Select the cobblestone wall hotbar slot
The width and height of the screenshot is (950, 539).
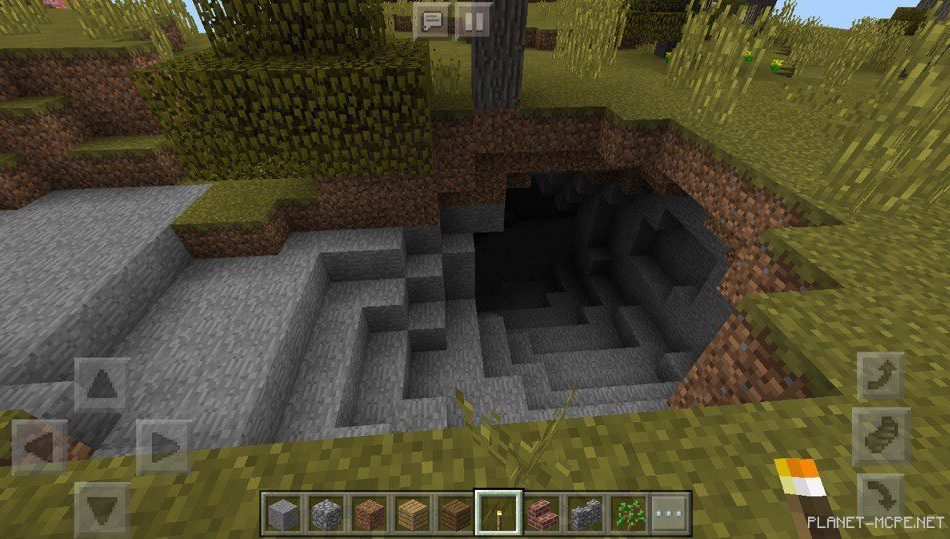[586, 513]
